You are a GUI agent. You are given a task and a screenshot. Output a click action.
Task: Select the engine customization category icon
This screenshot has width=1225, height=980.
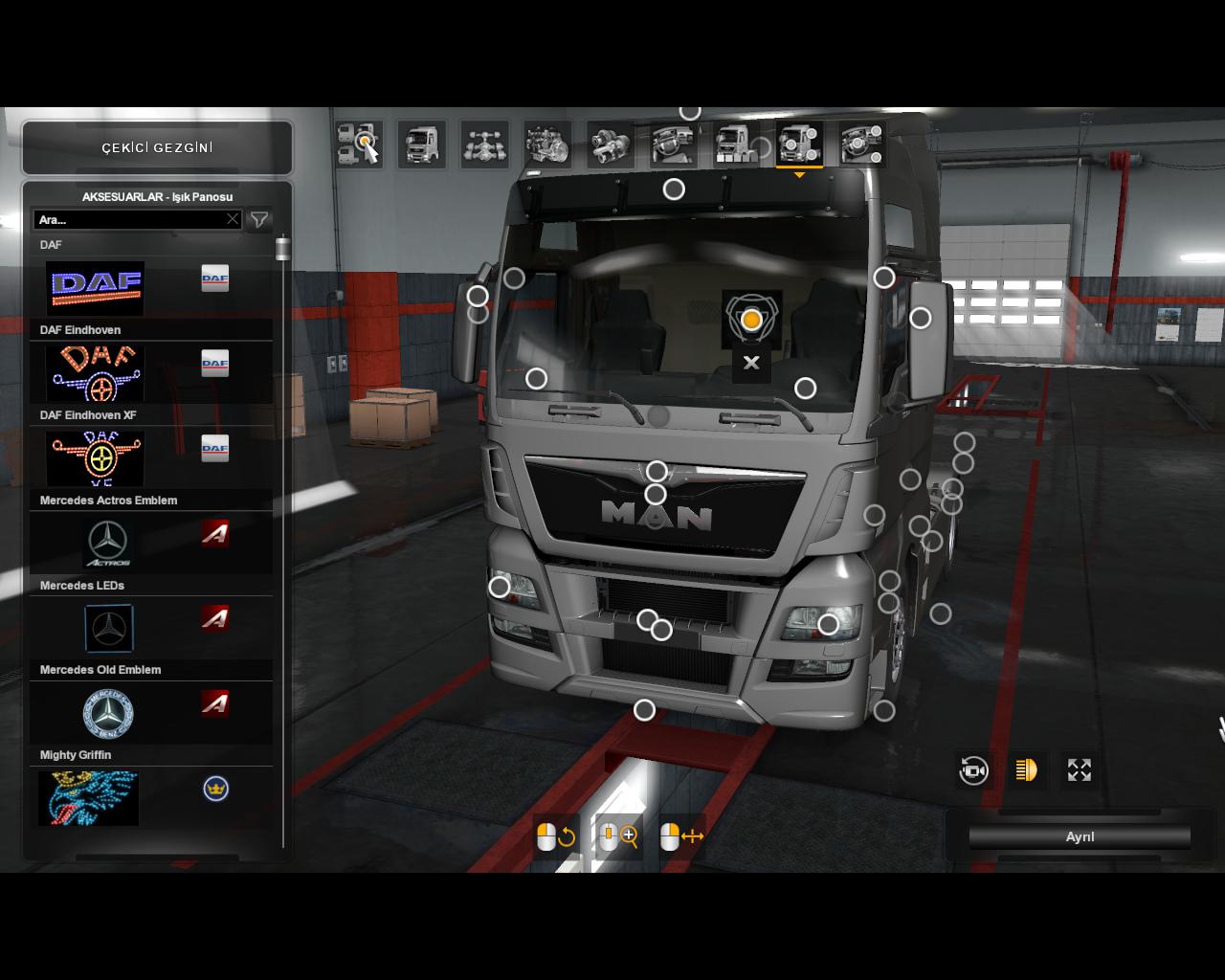tap(546, 144)
